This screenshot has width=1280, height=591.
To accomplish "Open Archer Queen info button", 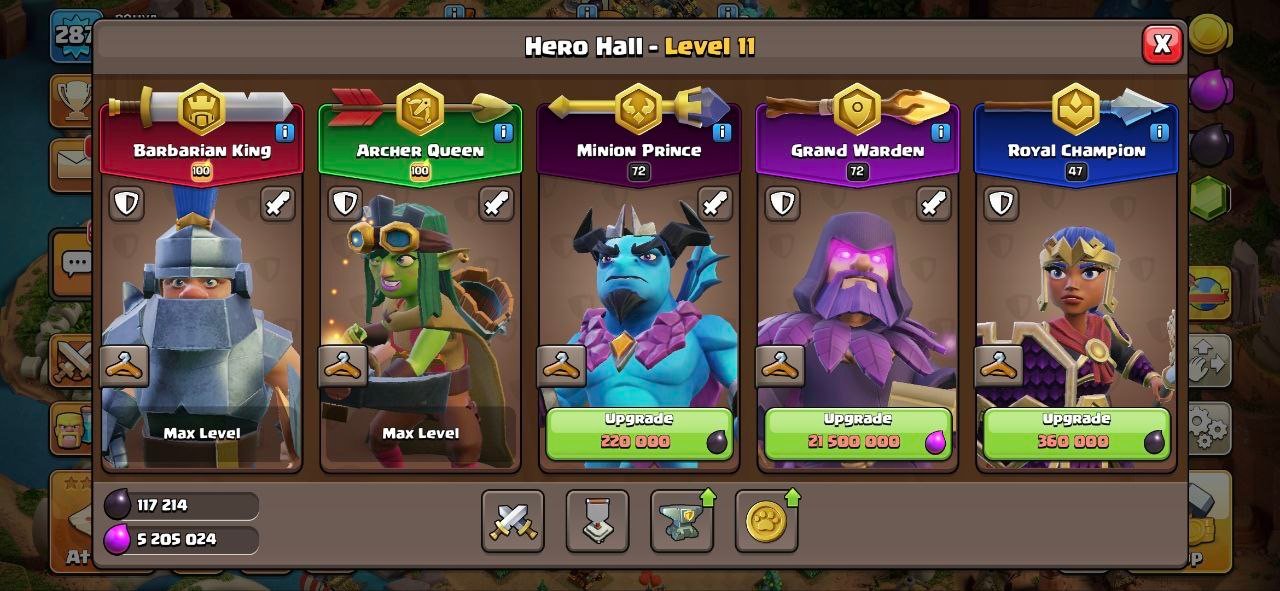I will [x=503, y=132].
